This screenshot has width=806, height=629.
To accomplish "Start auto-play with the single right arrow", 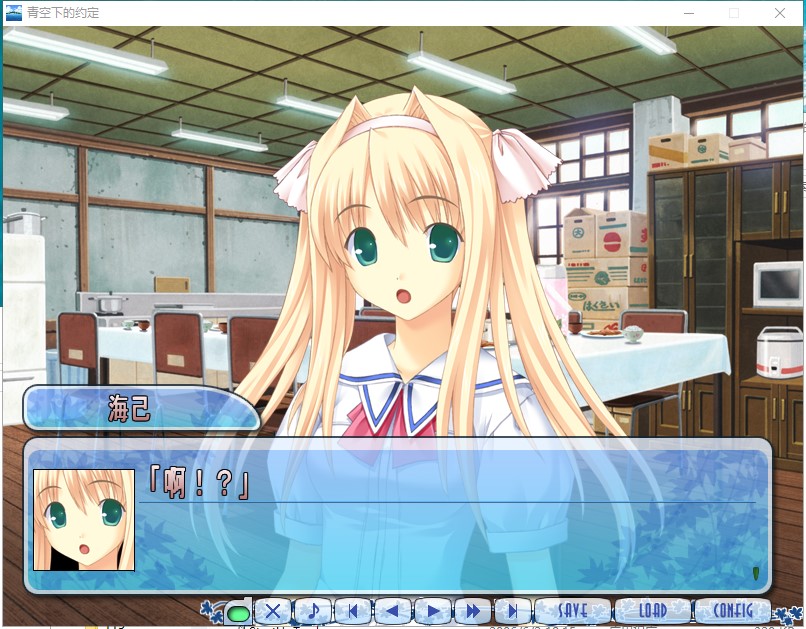I will [432, 610].
